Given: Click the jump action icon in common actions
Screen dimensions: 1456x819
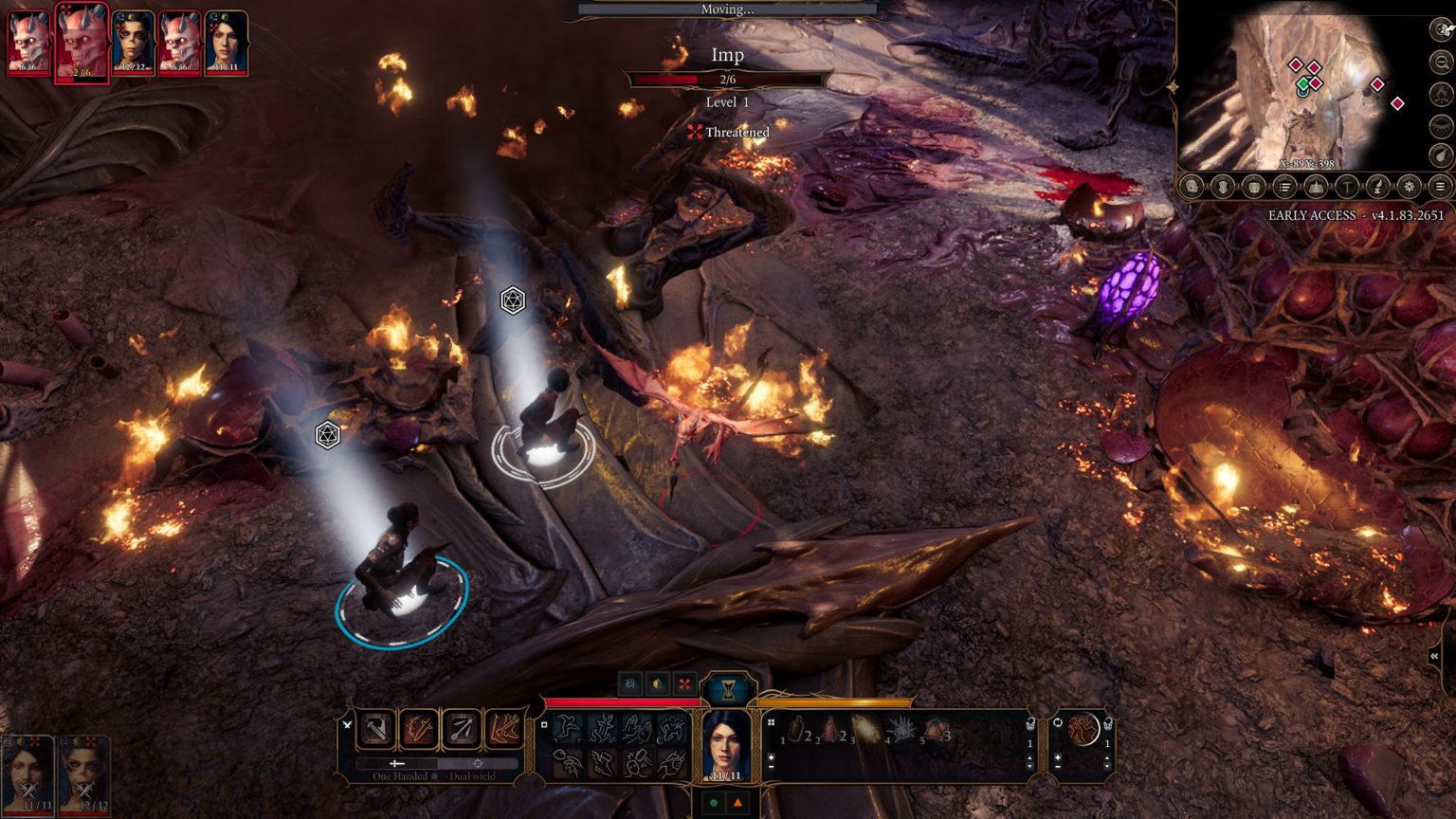Looking at the screenshot, I should point(568,728).
